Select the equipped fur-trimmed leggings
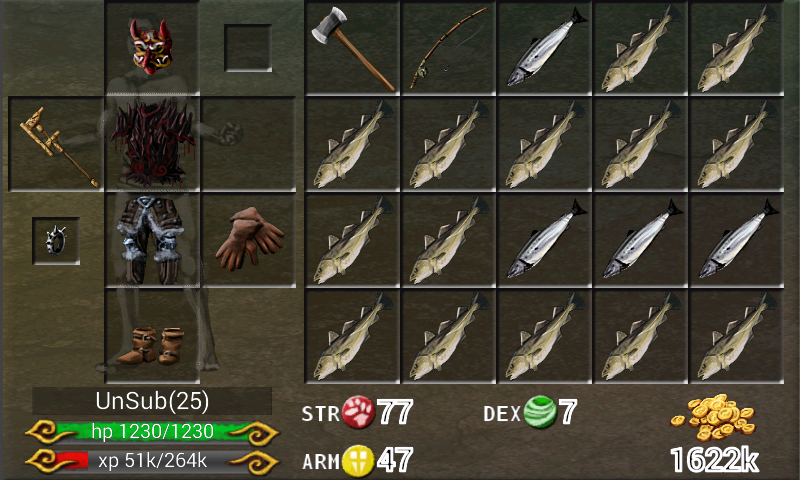The height and width of the screenshot is (480, 800). click(x=152, y=240)
